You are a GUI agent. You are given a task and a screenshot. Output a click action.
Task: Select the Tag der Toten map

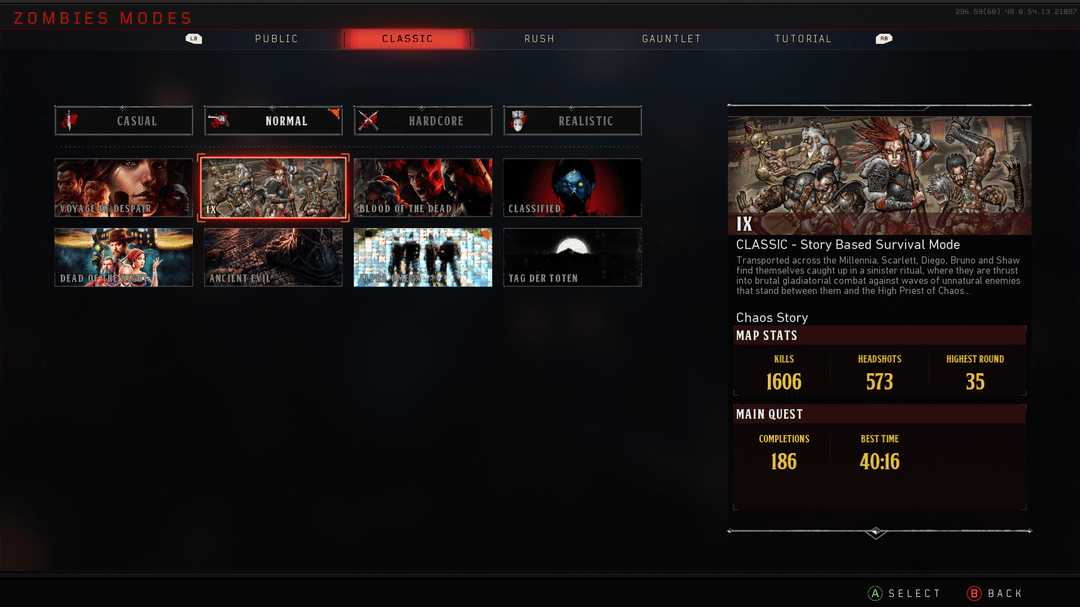[x=572, y=257]
